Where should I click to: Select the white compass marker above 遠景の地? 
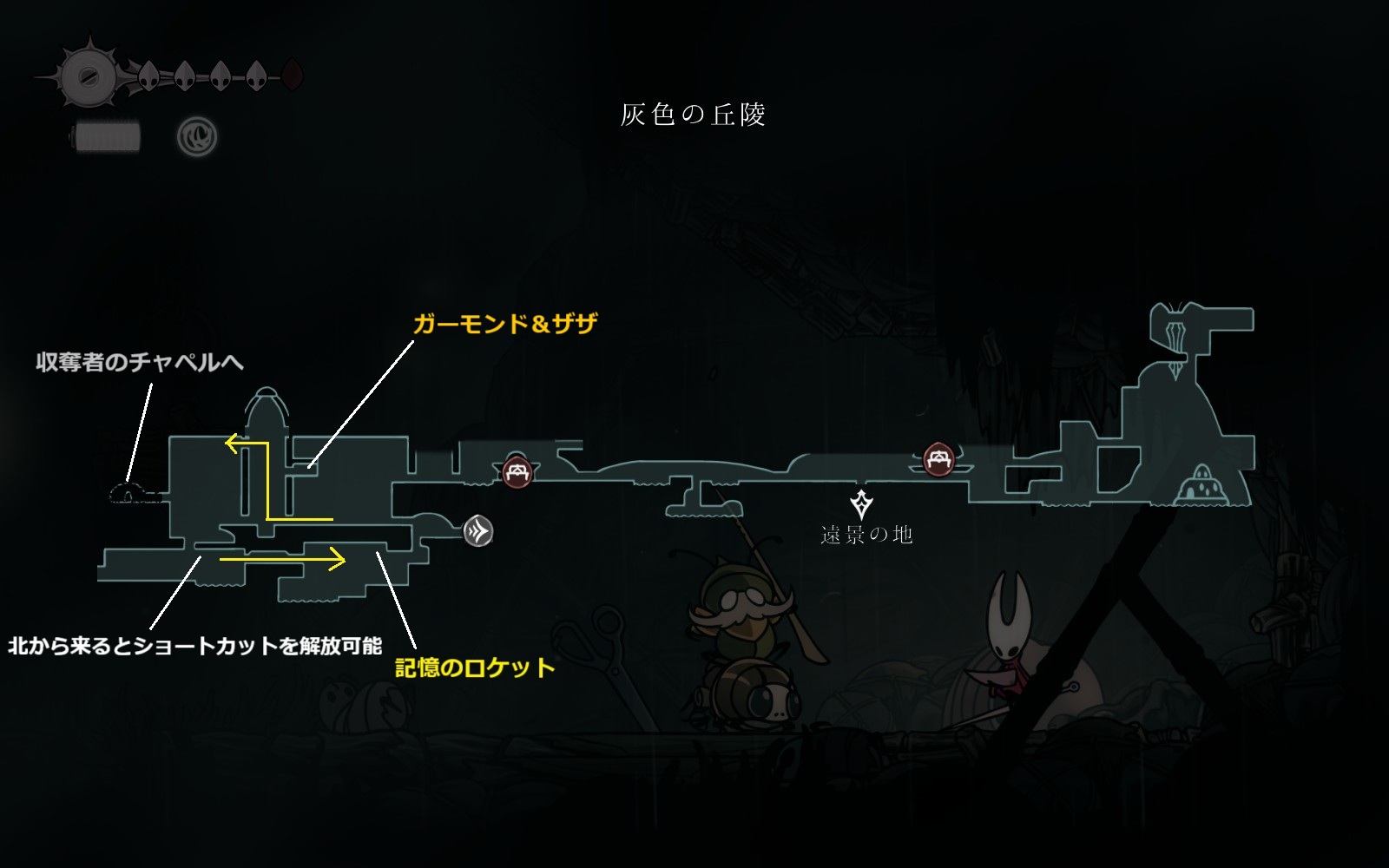pyautogui.click(x=861, y=504)
